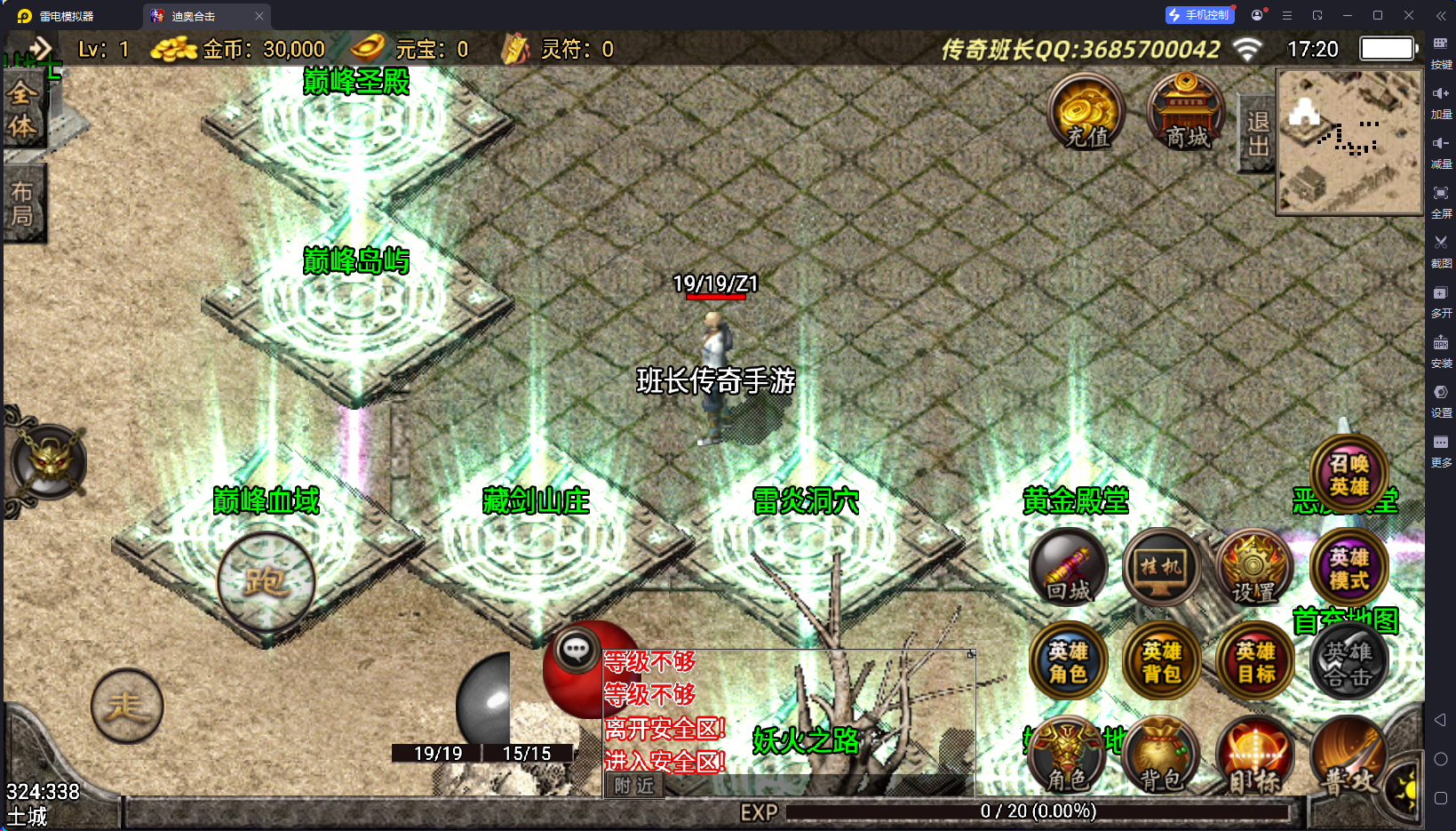Viewport: 1456px width, 831px height.
Task: Open the 设置 settings gear
Action: tap(1253, 569)
